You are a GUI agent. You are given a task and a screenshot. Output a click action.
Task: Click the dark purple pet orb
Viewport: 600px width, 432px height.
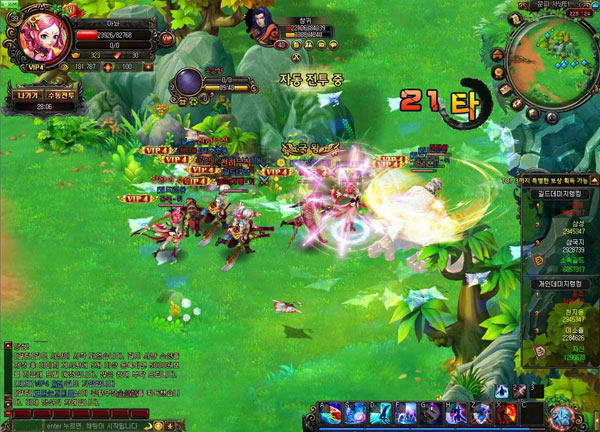(x=189, y=84)
